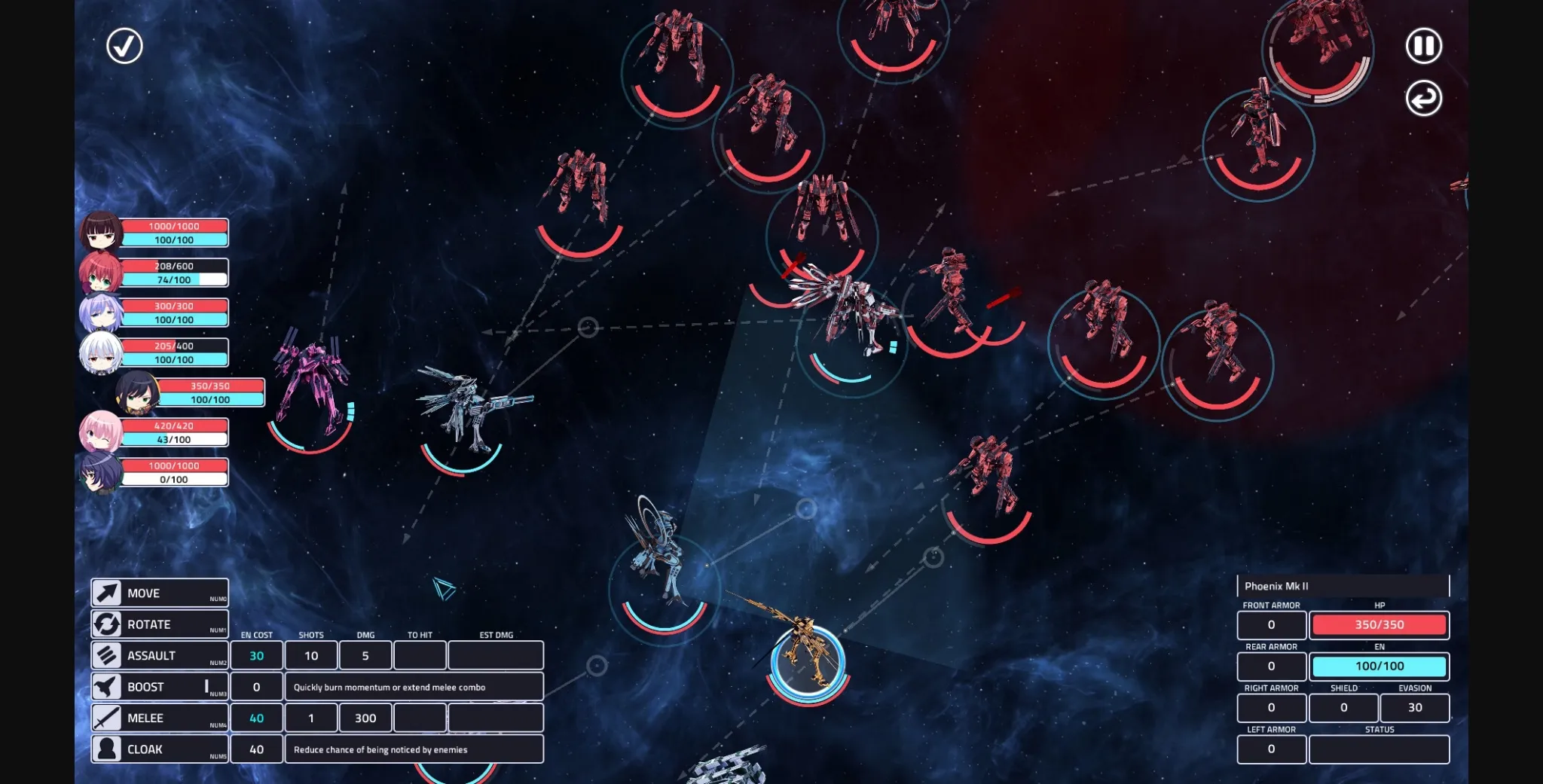Enable CLOAK to avoid enemy detection
1543x784 pixels.
coord(107,749)
